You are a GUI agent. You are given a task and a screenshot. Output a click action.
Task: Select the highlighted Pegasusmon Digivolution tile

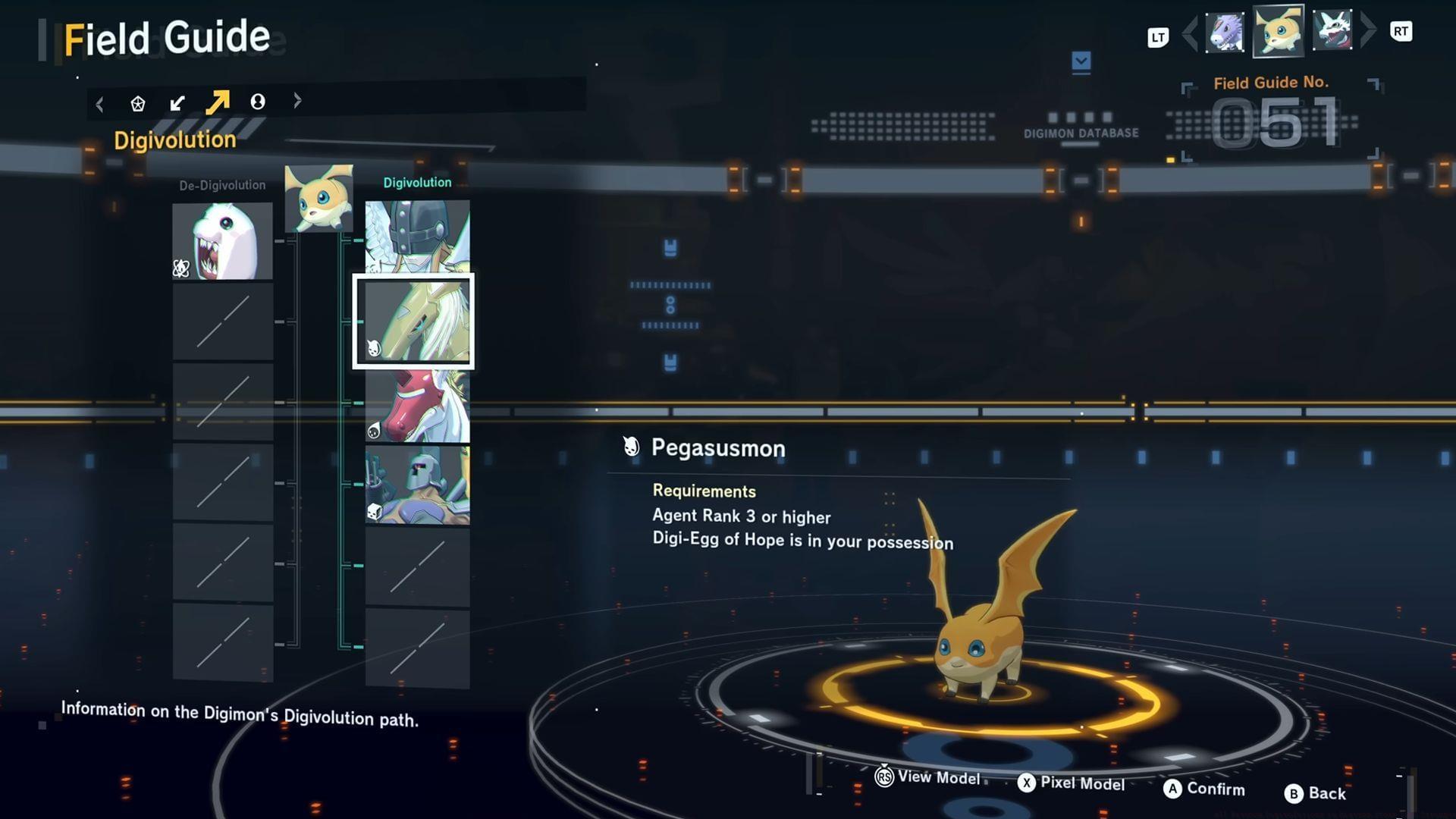coord(414,322)
